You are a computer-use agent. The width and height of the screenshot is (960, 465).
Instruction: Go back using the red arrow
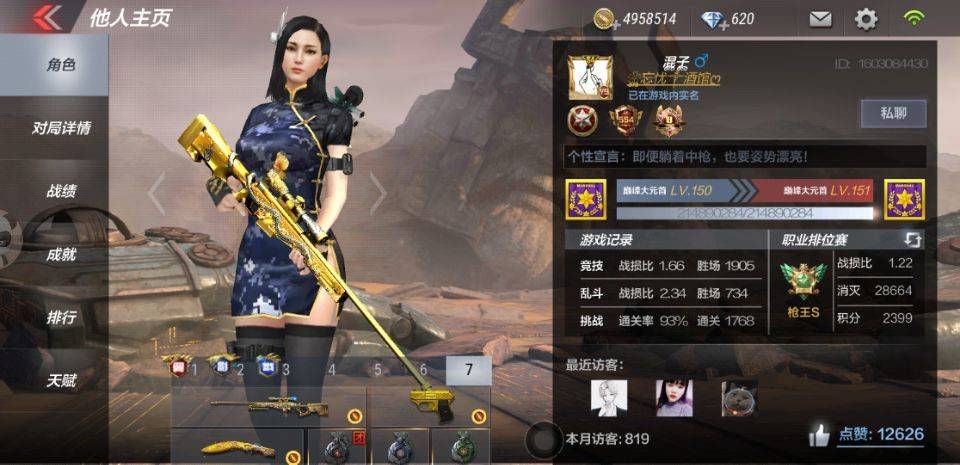coord(47,18)
